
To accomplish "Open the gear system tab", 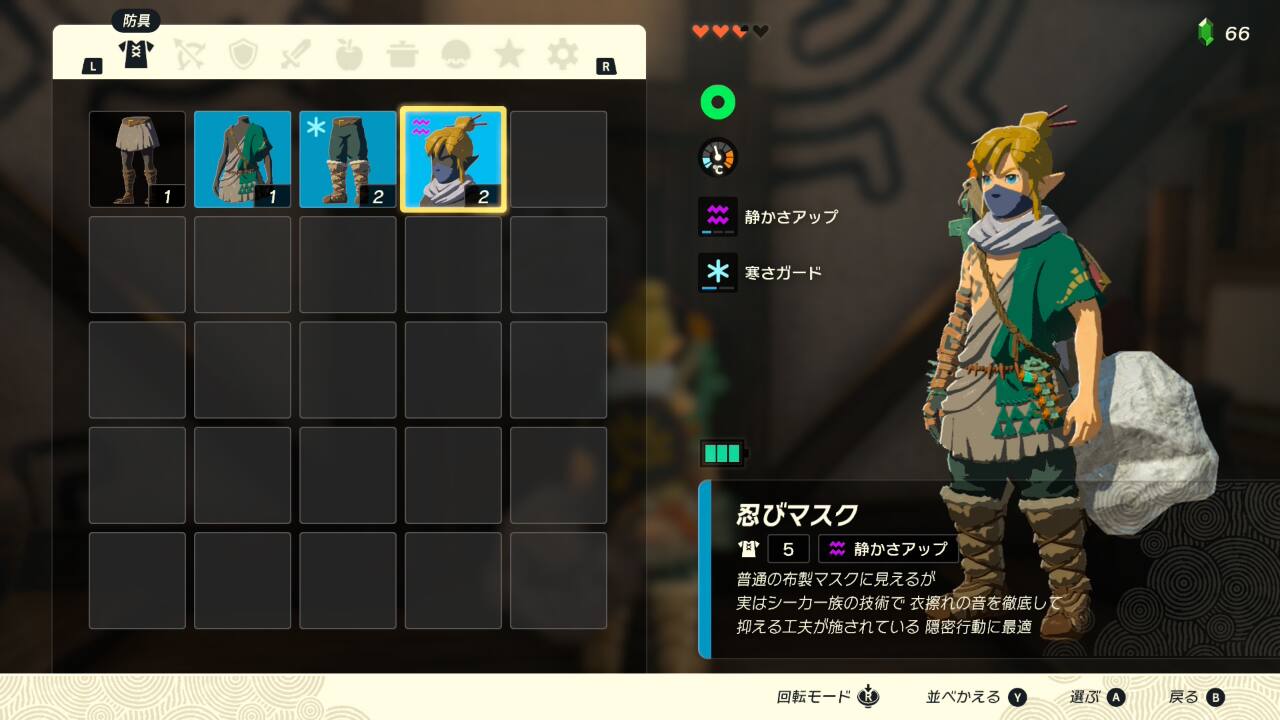I will click(562, 54).
